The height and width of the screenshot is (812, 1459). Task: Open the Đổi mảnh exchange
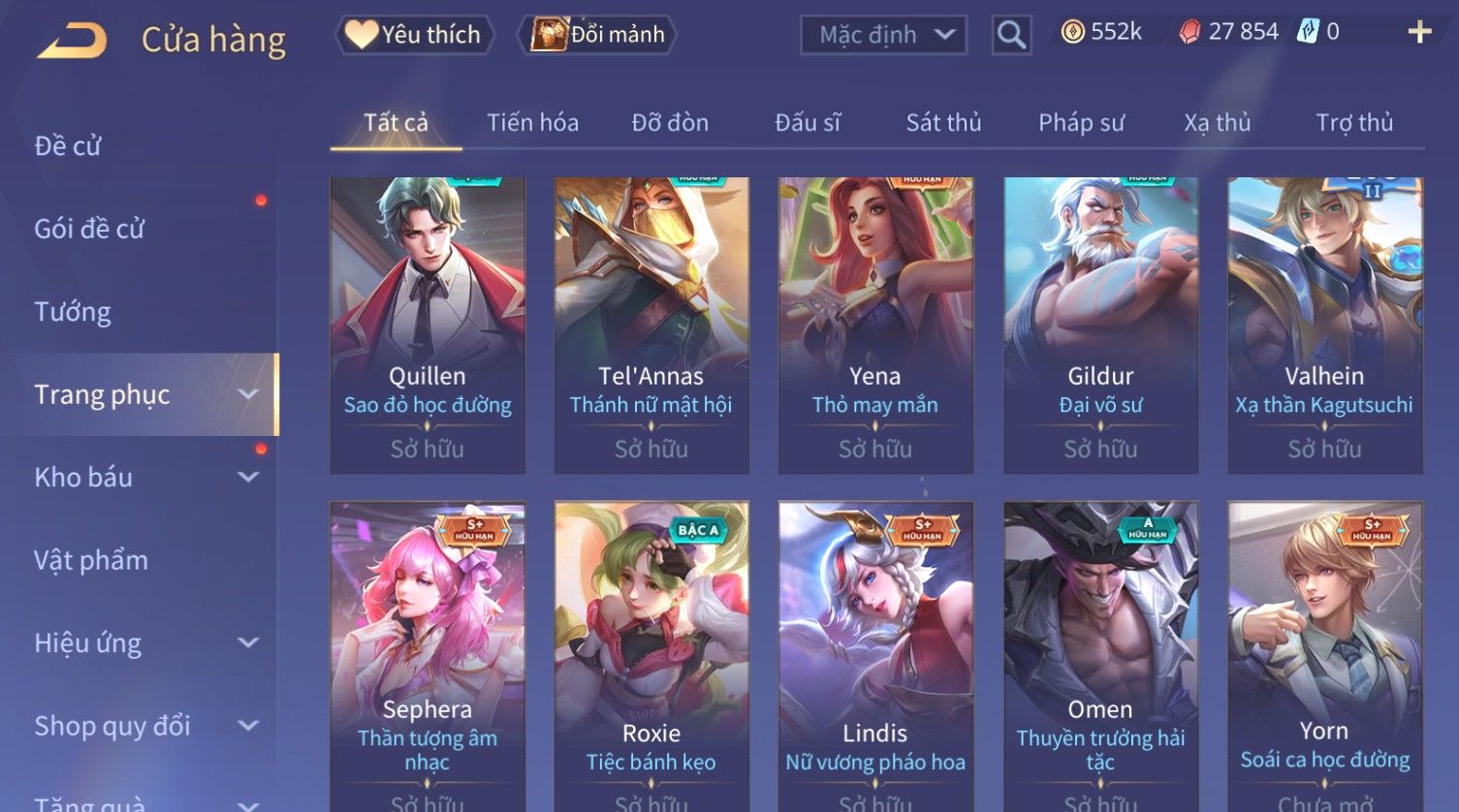599,35
